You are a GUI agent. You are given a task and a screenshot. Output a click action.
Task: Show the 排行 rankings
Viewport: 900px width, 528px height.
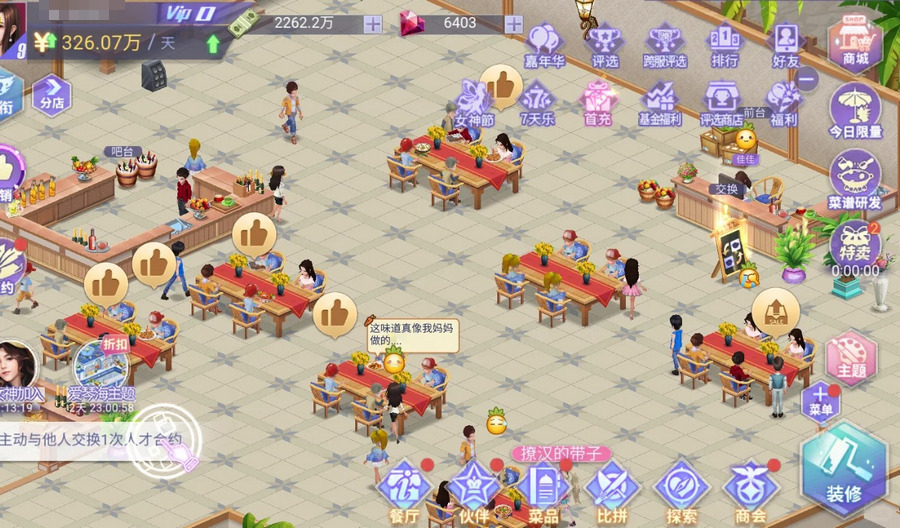pos(725,44)
